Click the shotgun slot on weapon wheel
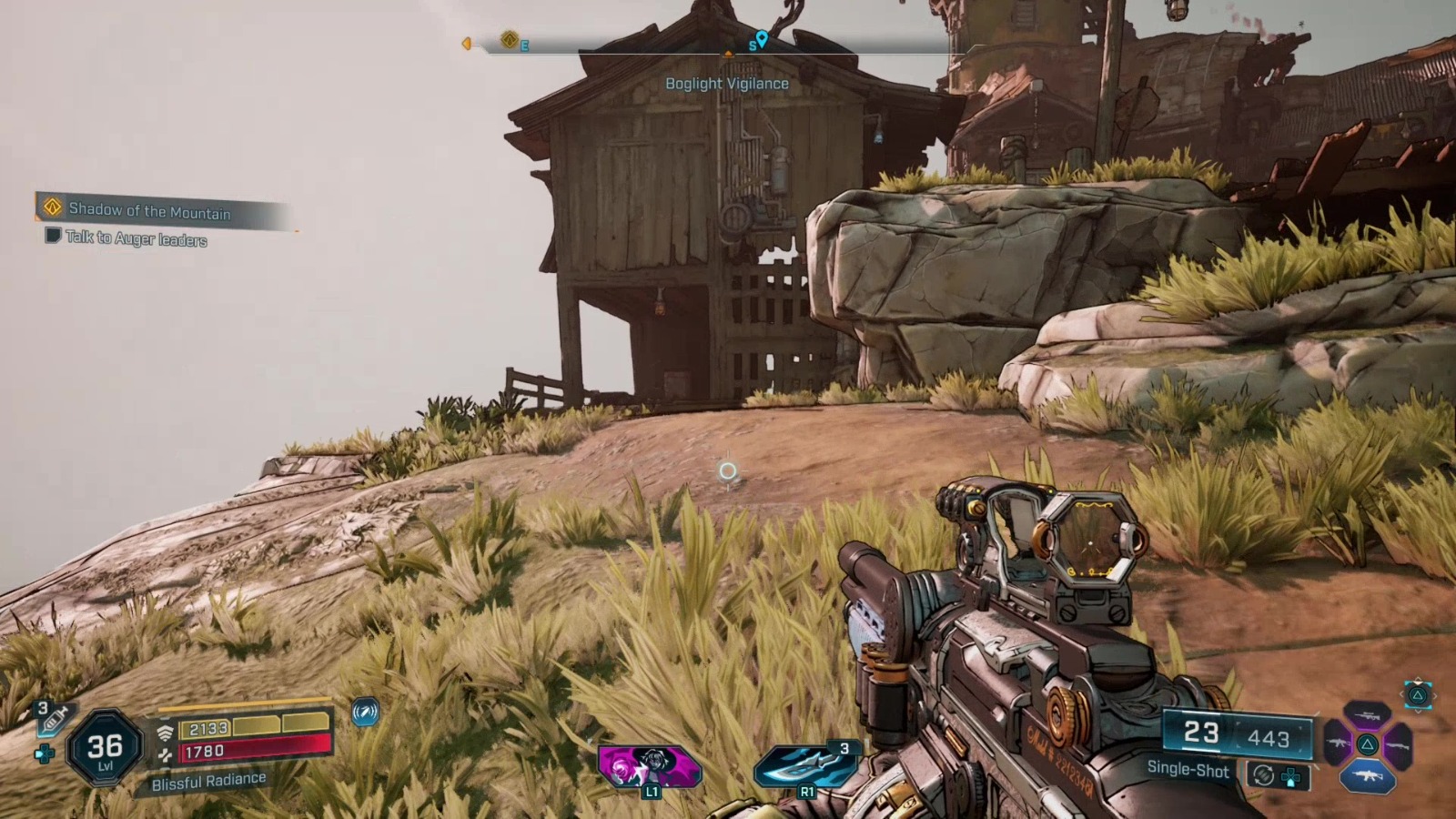1456x819 pixels. 1399,744
